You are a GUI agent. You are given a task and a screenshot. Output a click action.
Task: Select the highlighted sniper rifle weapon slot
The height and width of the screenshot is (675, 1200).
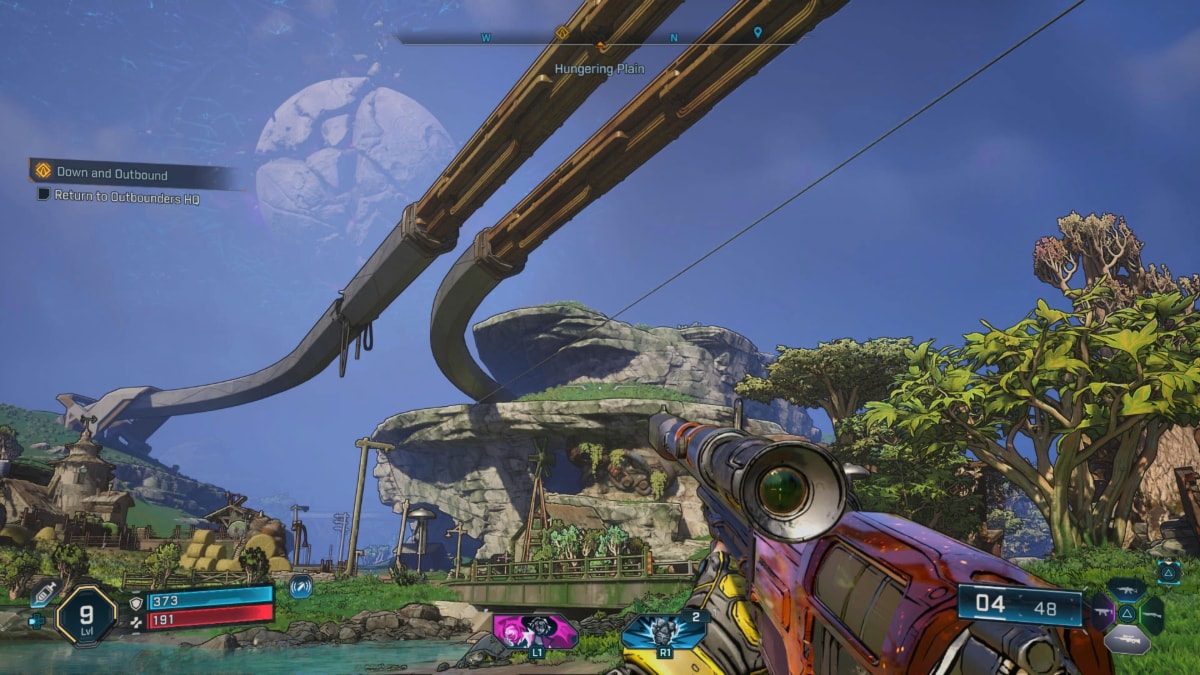(x=1126, y=639)
